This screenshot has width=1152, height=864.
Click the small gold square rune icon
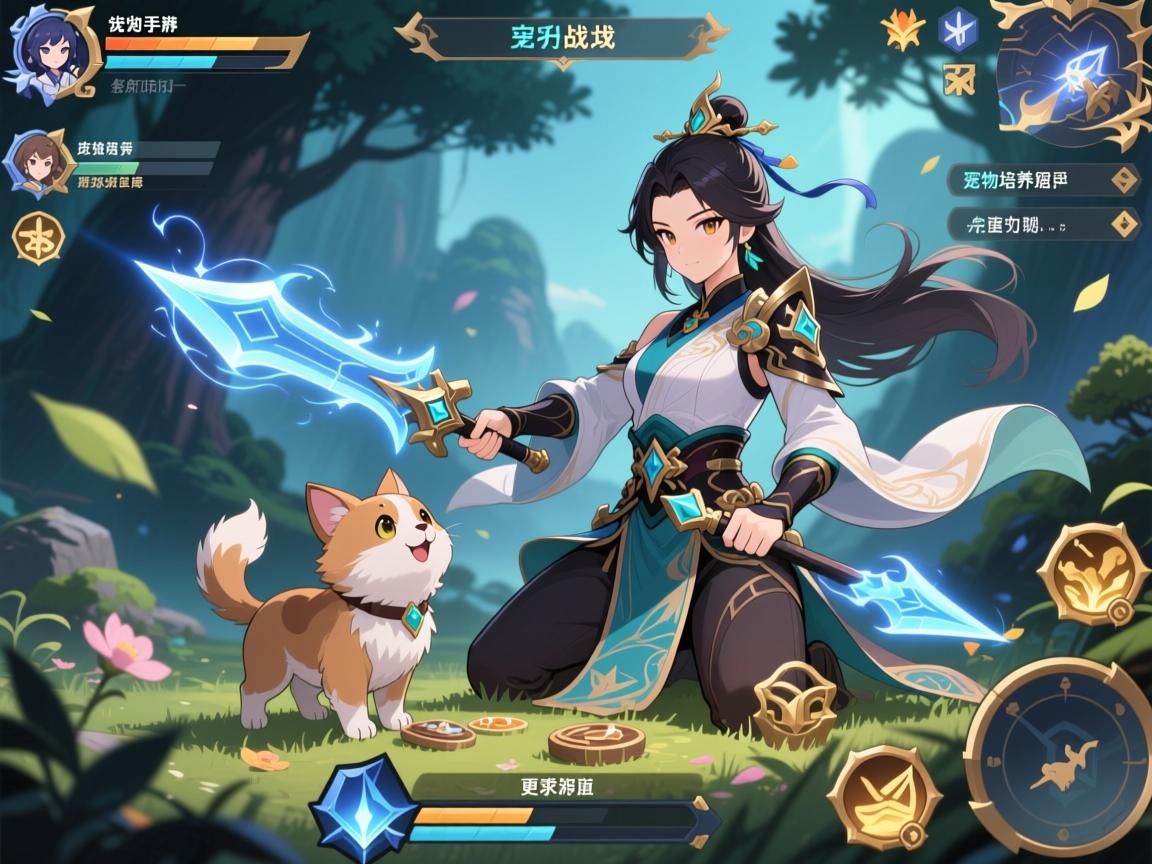[958, 79]
